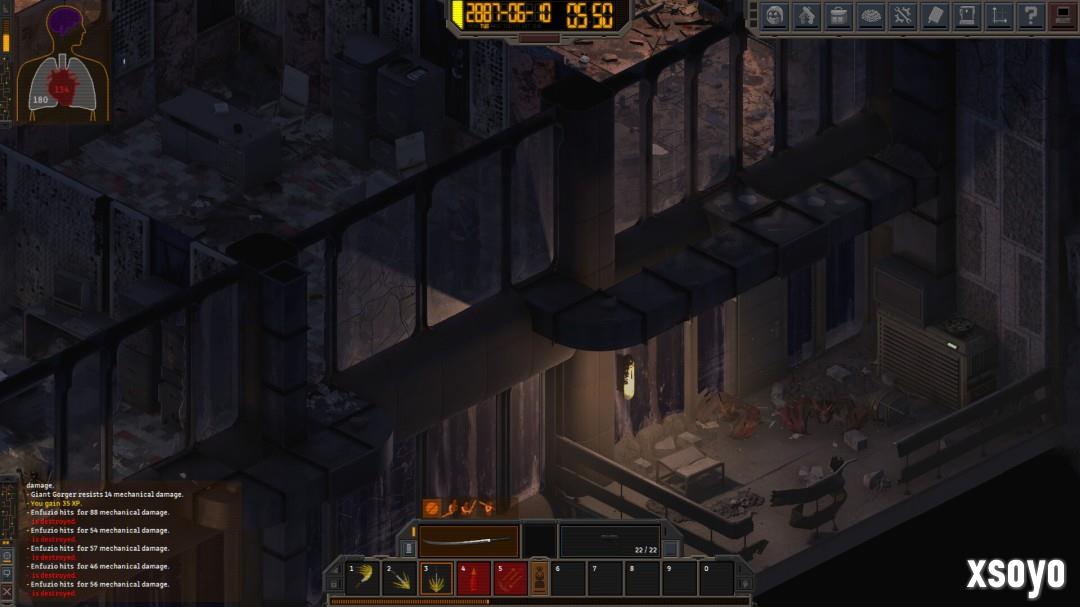Activate the ability in hotbar slot 1
The image size is (1080, 607).
point(362,578)
